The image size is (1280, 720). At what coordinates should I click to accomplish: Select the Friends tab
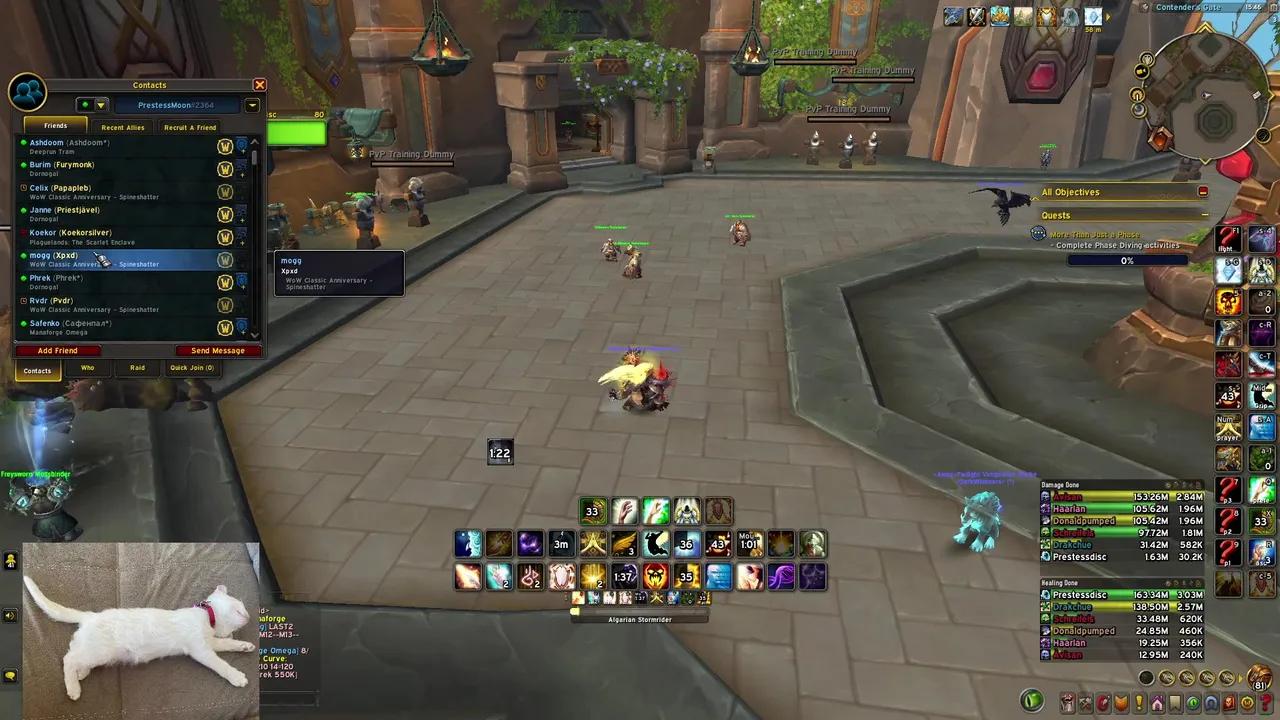(55, 126)
